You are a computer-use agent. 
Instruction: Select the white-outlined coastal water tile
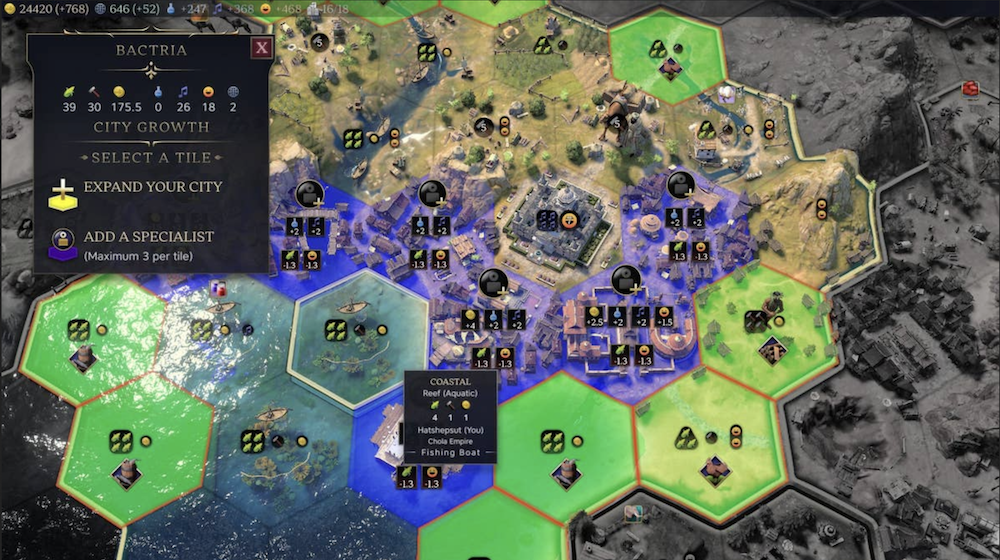346,335
